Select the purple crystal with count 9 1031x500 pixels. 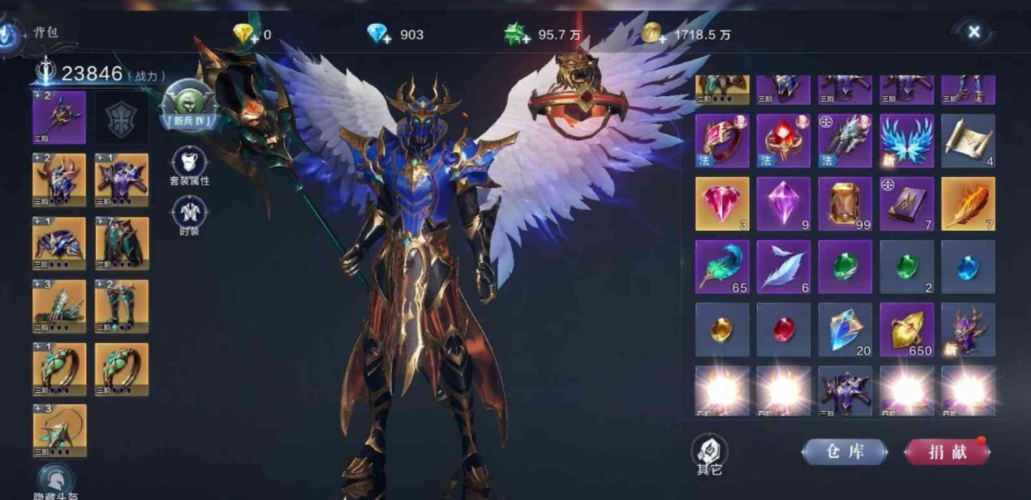783,204
